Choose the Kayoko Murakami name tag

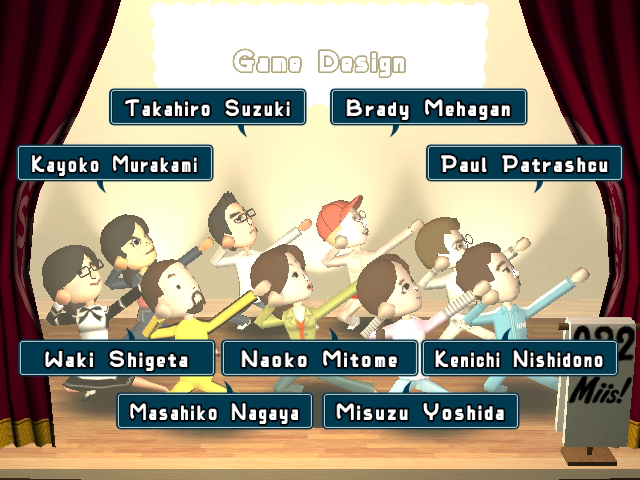pyautogui.click(x=115, y=163)
